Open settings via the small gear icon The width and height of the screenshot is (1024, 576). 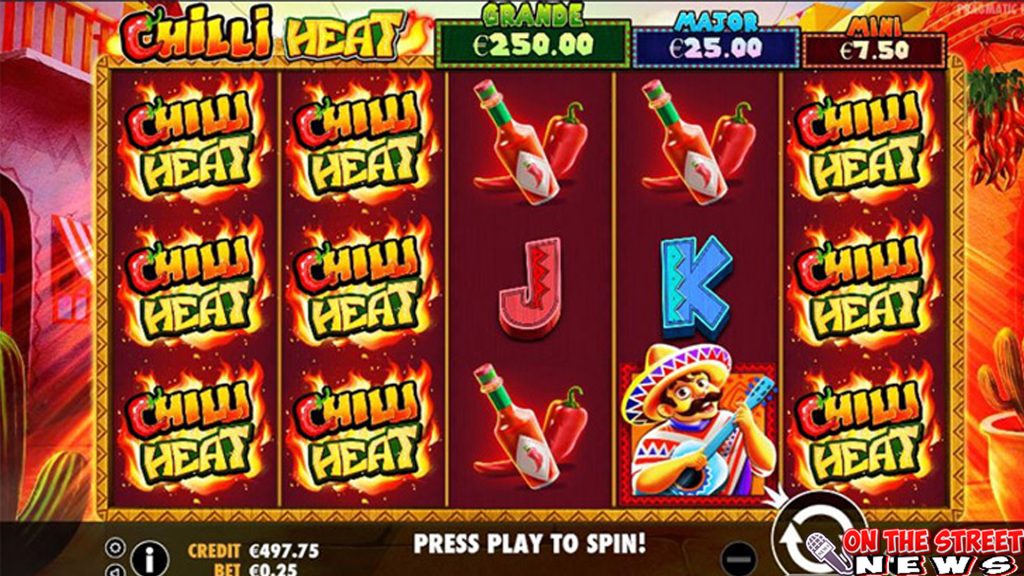(x=113, y=547)
